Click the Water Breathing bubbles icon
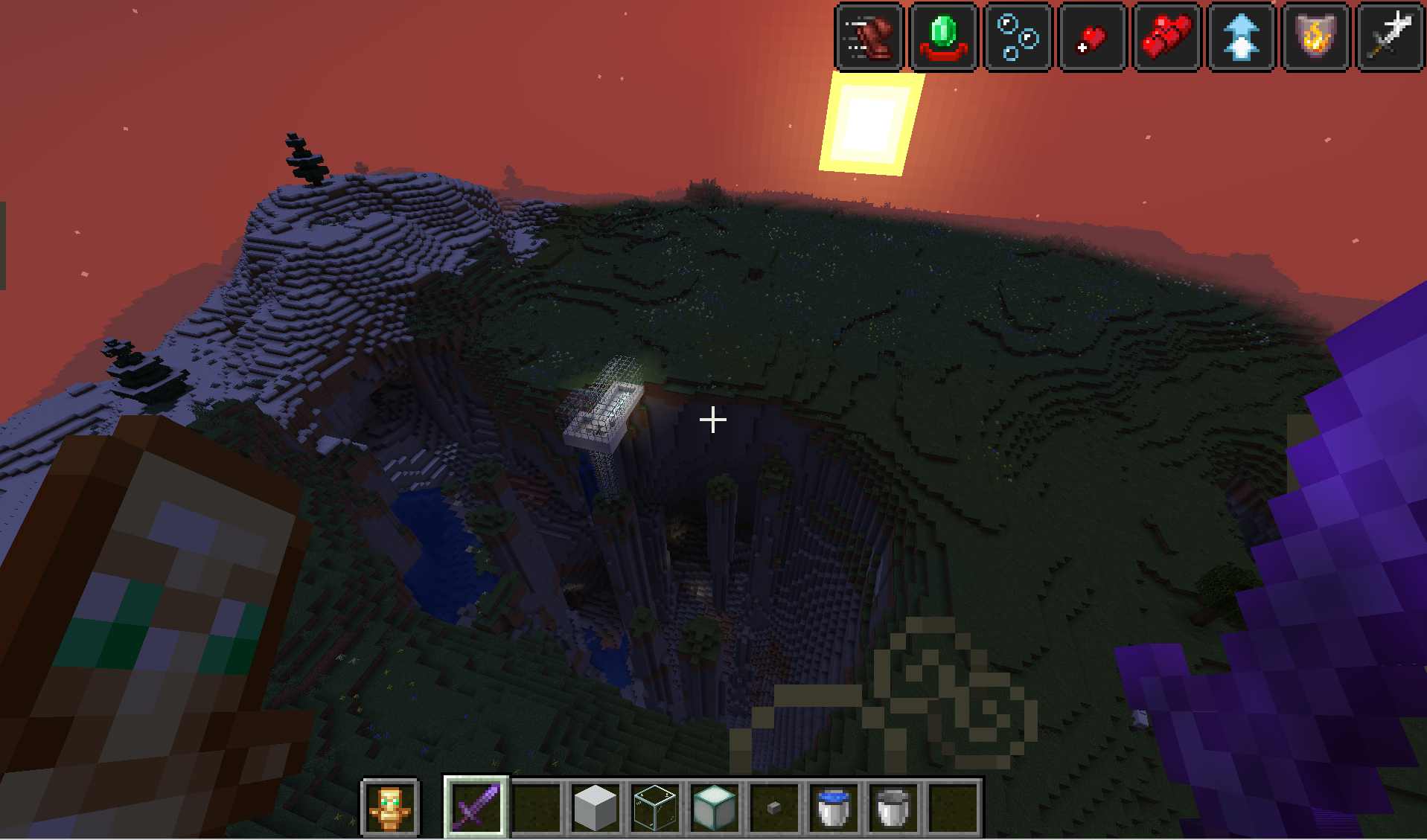The height and width of the screenshot is (840, 1427). point(1018,36)
